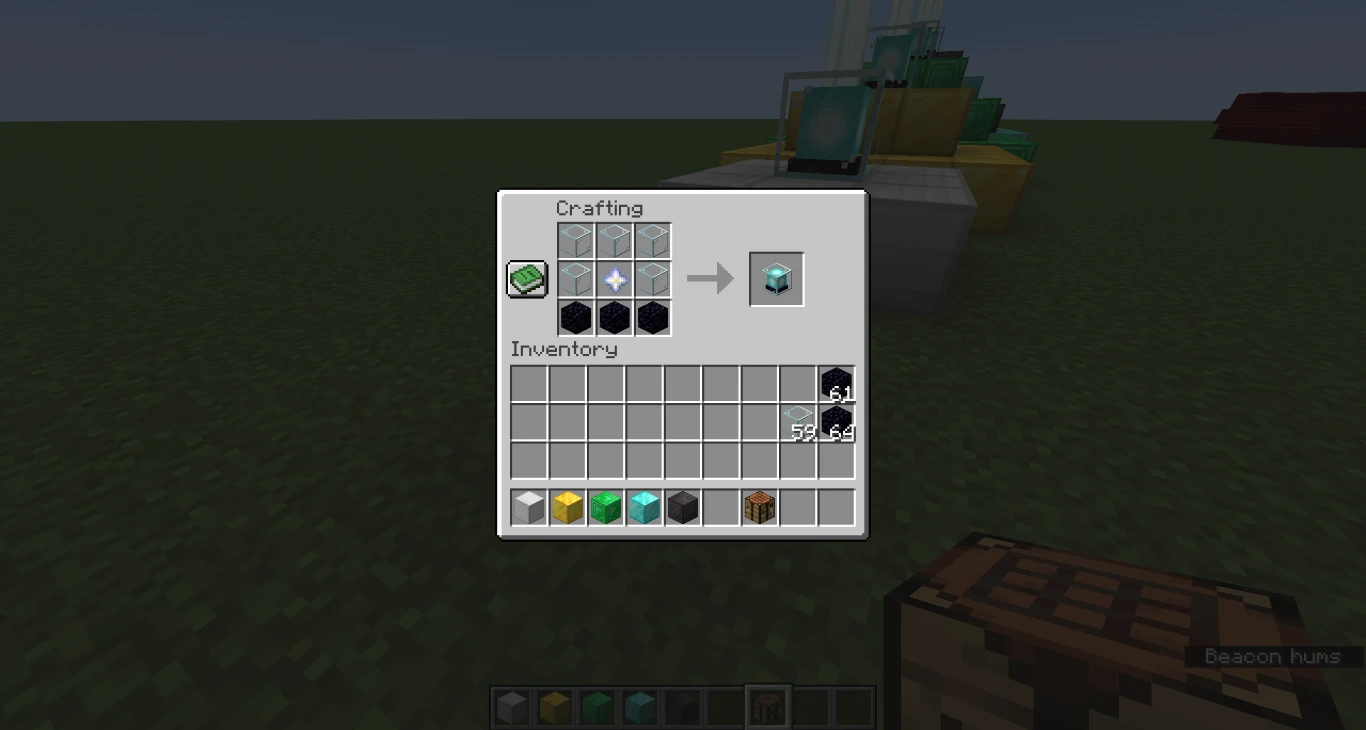Click the glass block in top-left crafting slot
Image resolution: width=1366 pixels, height=730 pixels.
pyautogui.click(x=574, y=240)
